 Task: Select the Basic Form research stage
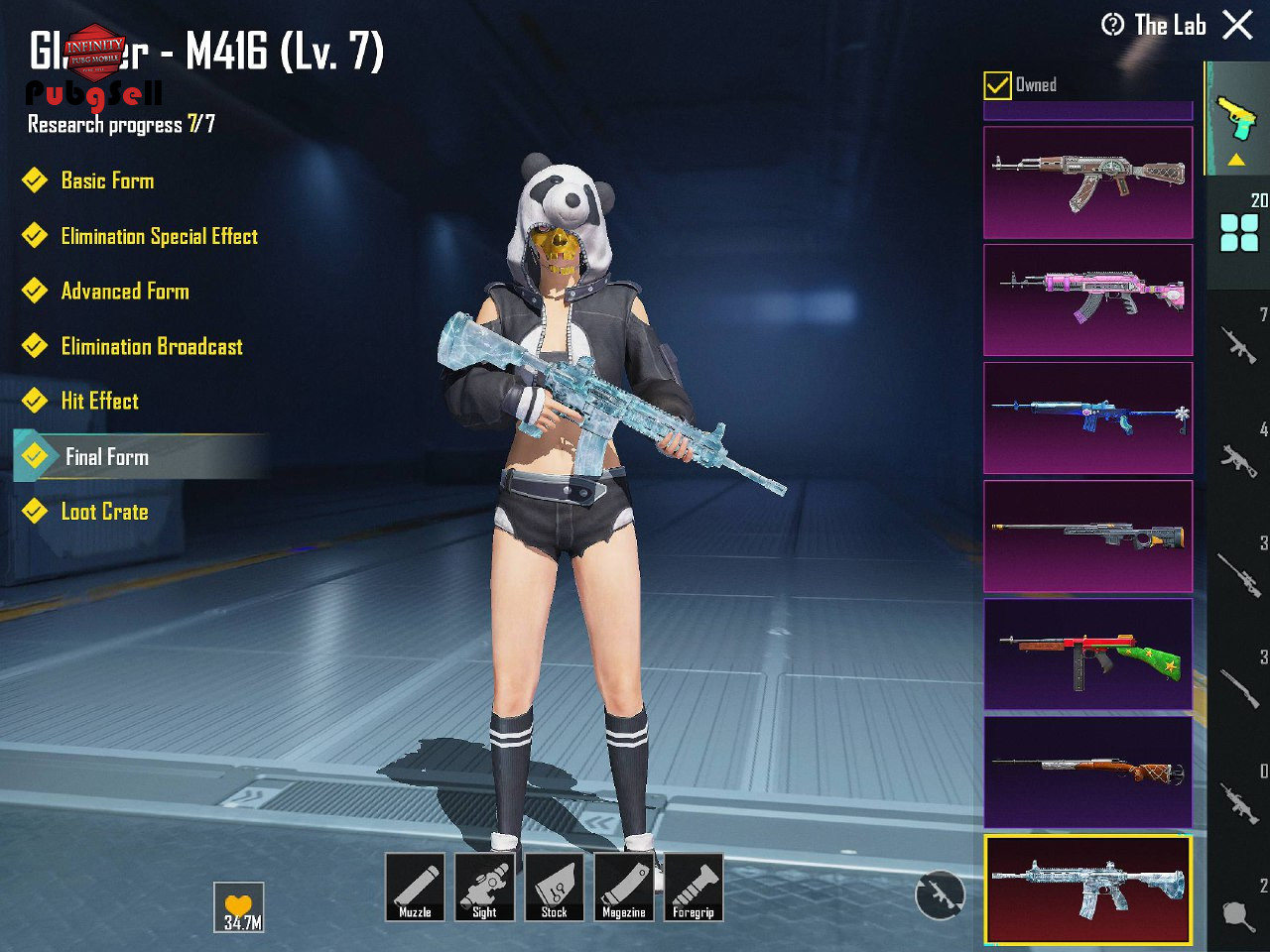click(x=107, y=180)
